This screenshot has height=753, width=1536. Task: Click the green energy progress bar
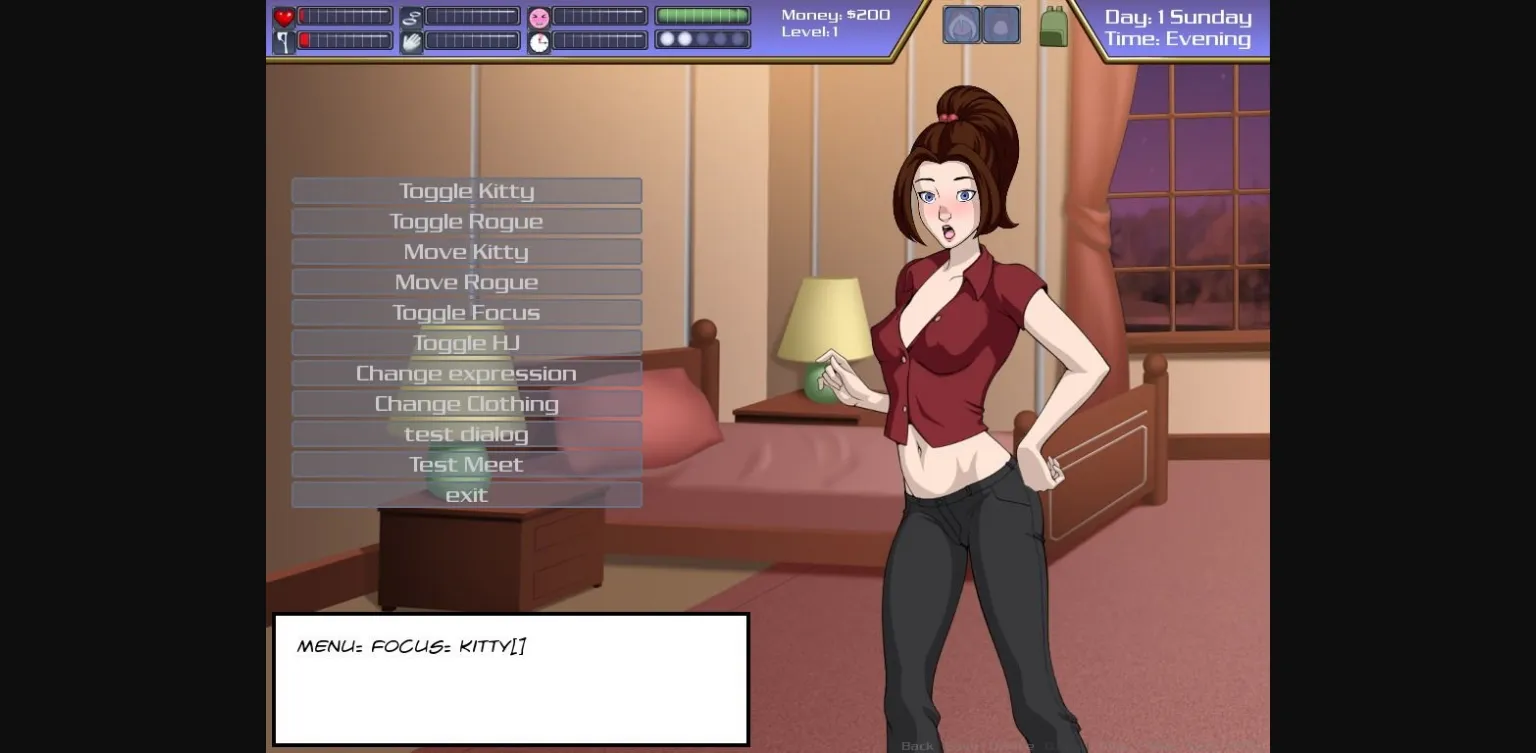coord(701,15)
